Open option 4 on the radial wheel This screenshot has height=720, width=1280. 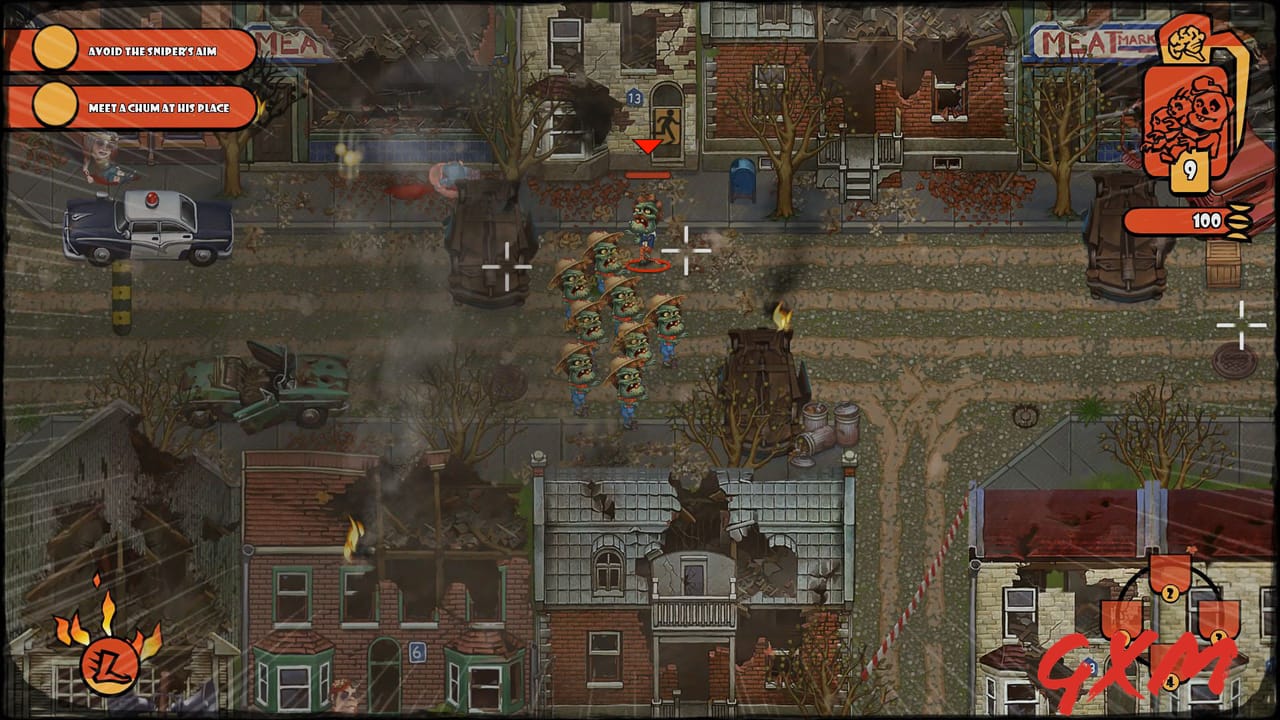pos(1169,680)
